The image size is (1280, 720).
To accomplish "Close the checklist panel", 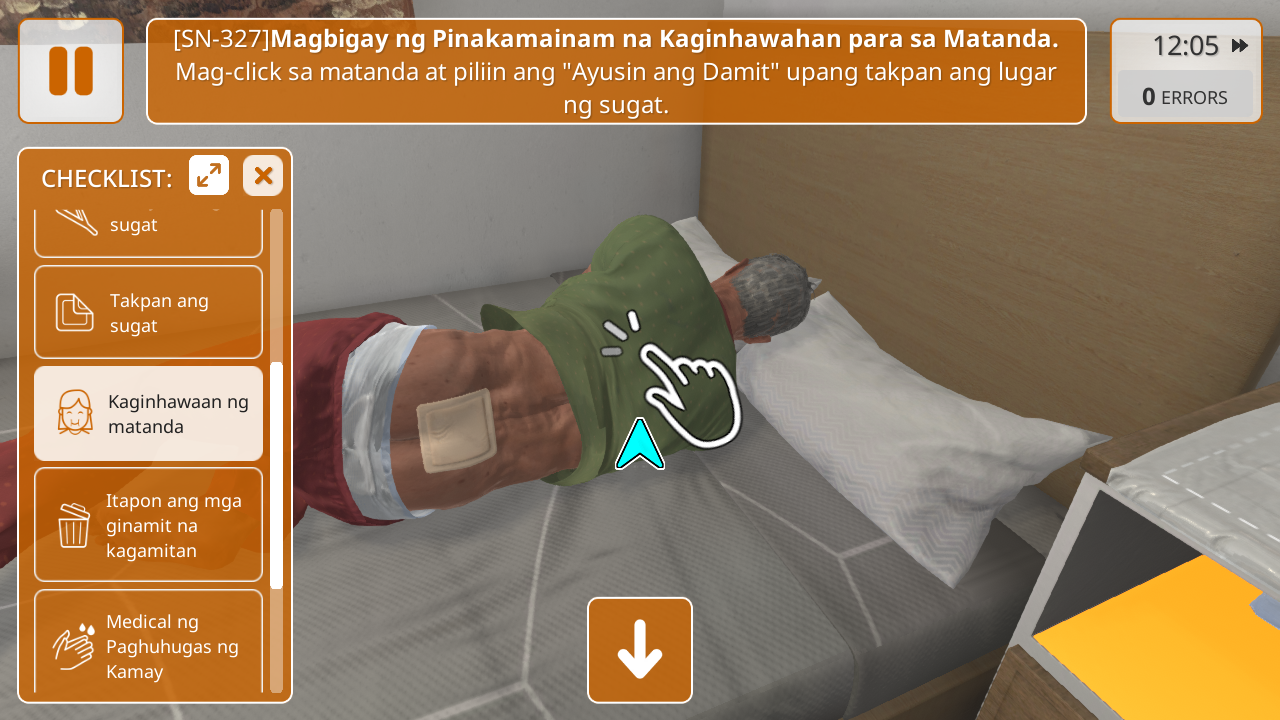I will (x=263, y=176).
